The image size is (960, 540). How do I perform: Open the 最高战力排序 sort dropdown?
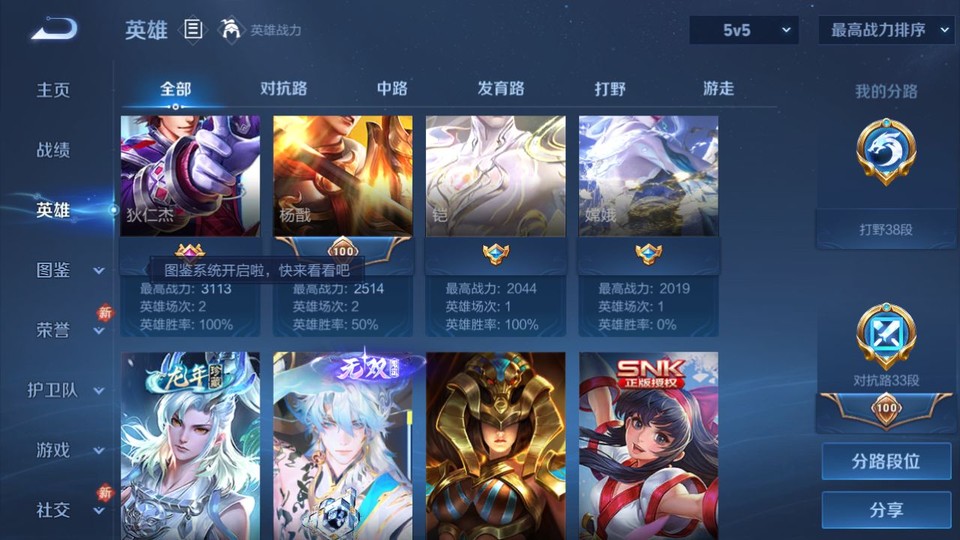coord(886,31)
